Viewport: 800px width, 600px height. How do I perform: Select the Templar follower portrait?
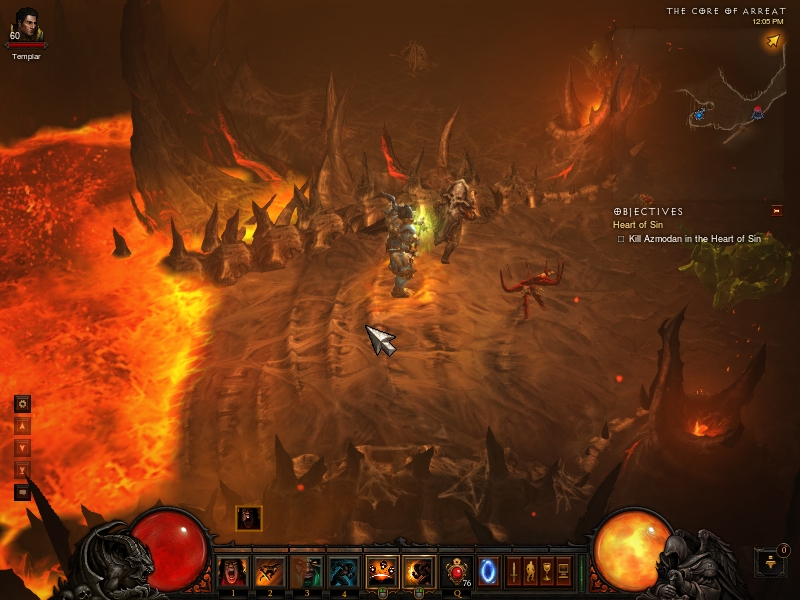click(x=27, y=23)
